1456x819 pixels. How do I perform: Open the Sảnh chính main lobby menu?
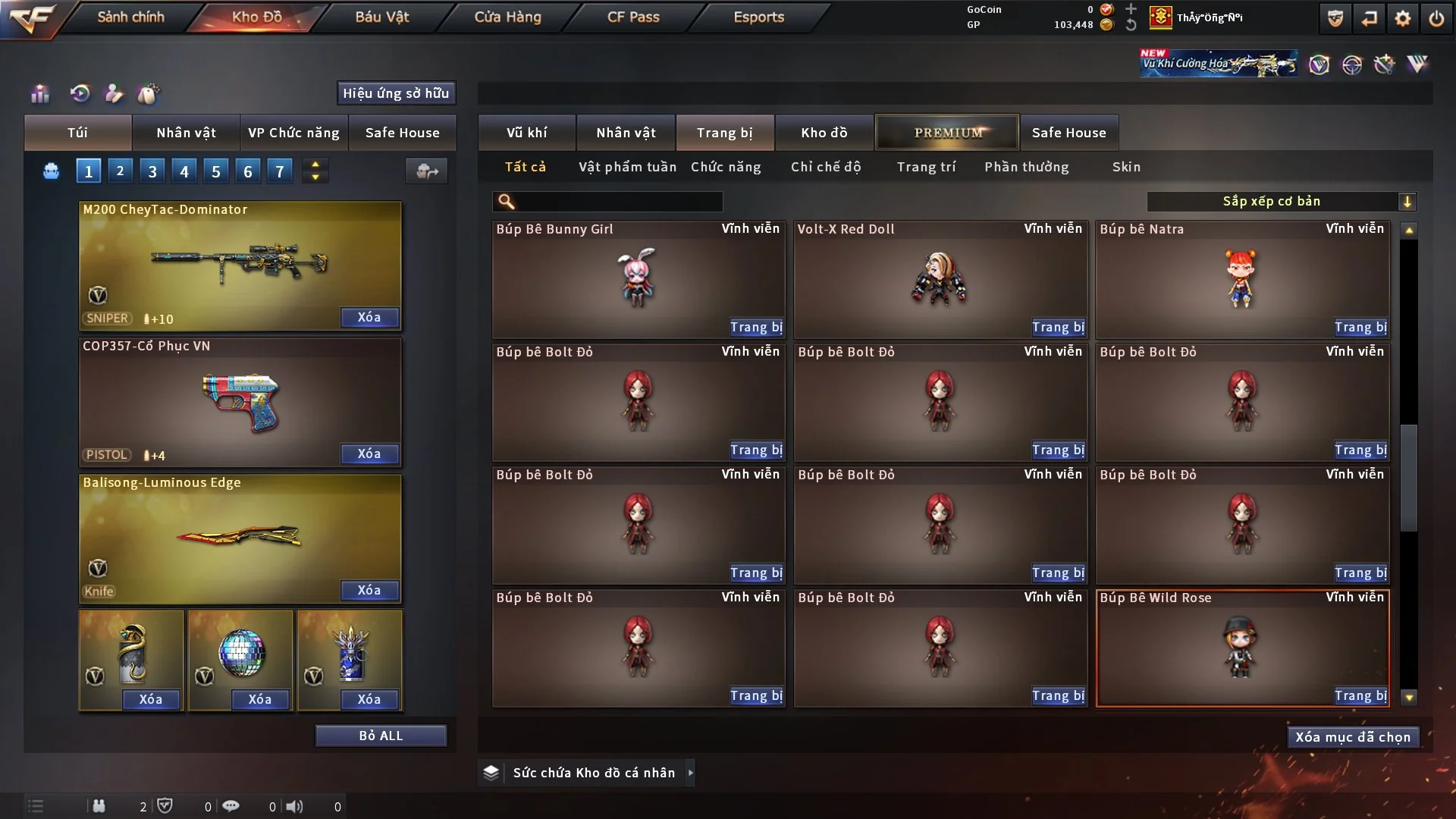pos(130,17)
